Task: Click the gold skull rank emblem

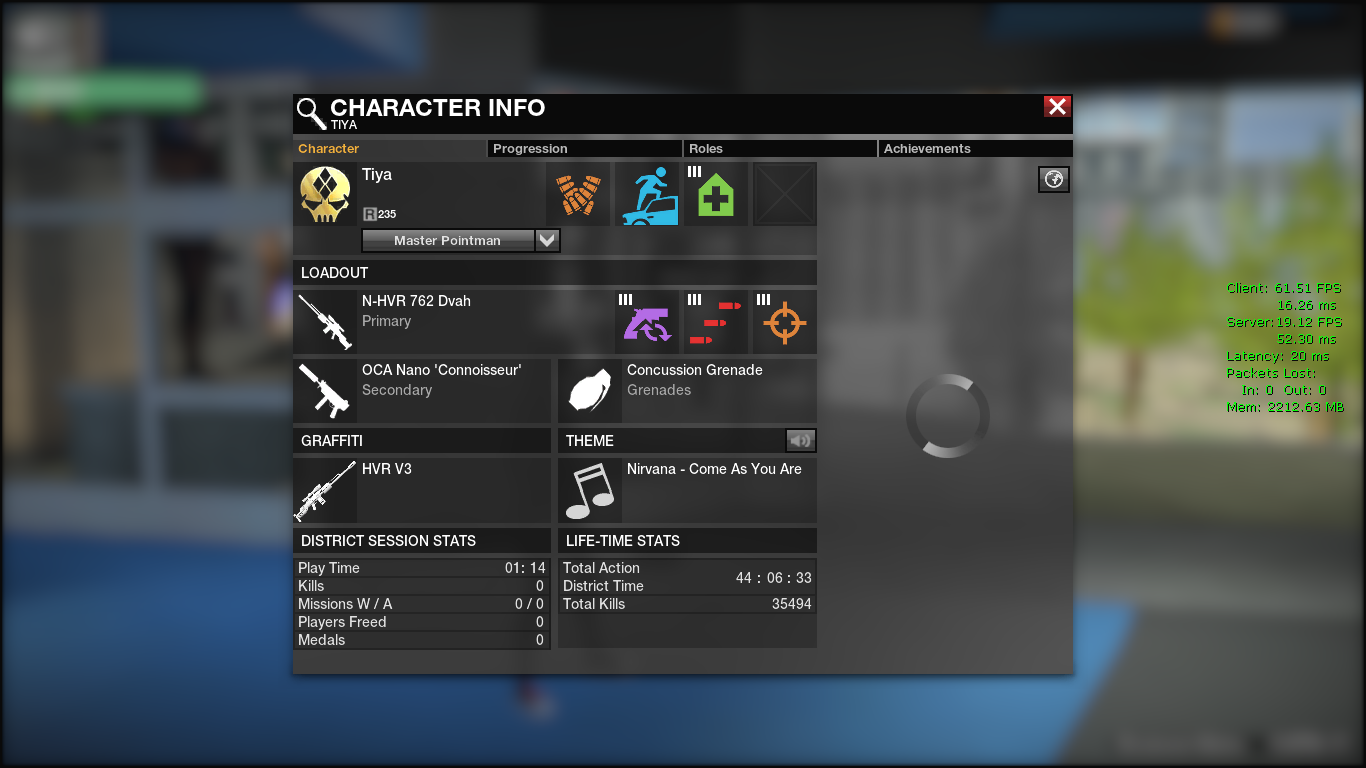Action: [x=325, y=194]
